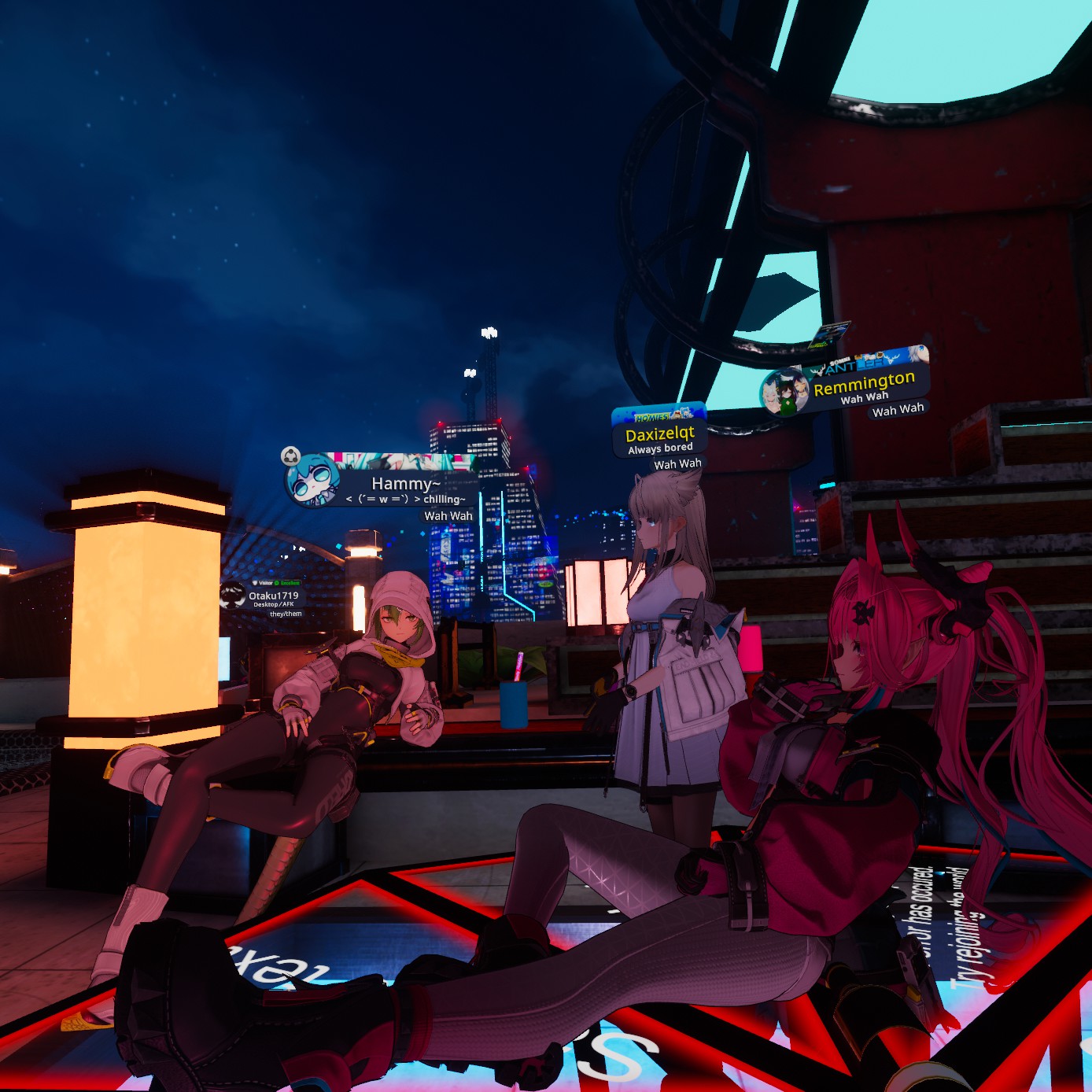
Task: Click Hammy~'s blue-haired profile icon
Action: tap(312, 481)
